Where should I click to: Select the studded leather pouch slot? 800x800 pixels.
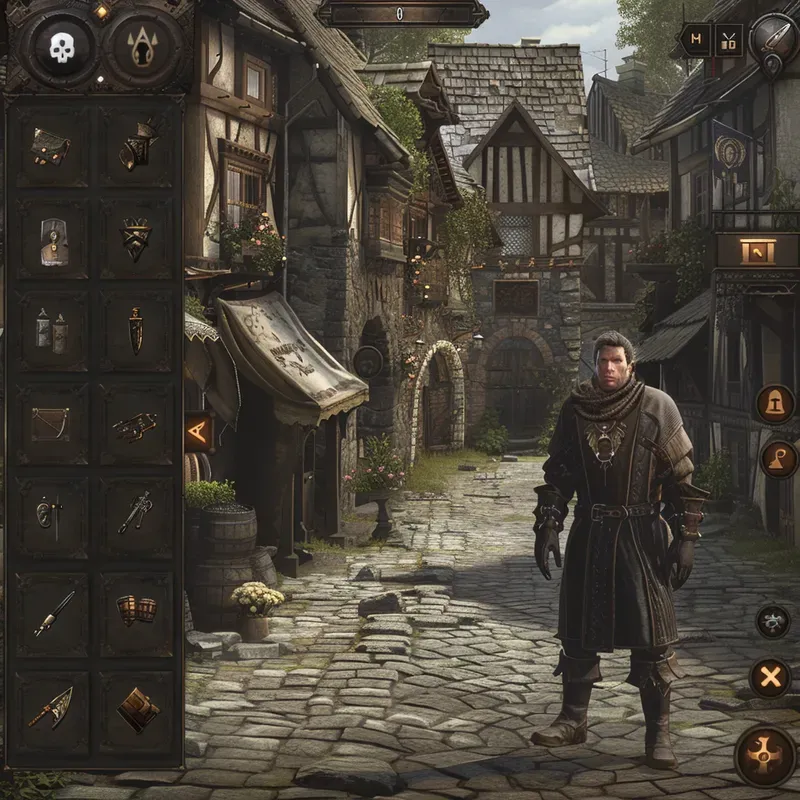tap(50, 148)
